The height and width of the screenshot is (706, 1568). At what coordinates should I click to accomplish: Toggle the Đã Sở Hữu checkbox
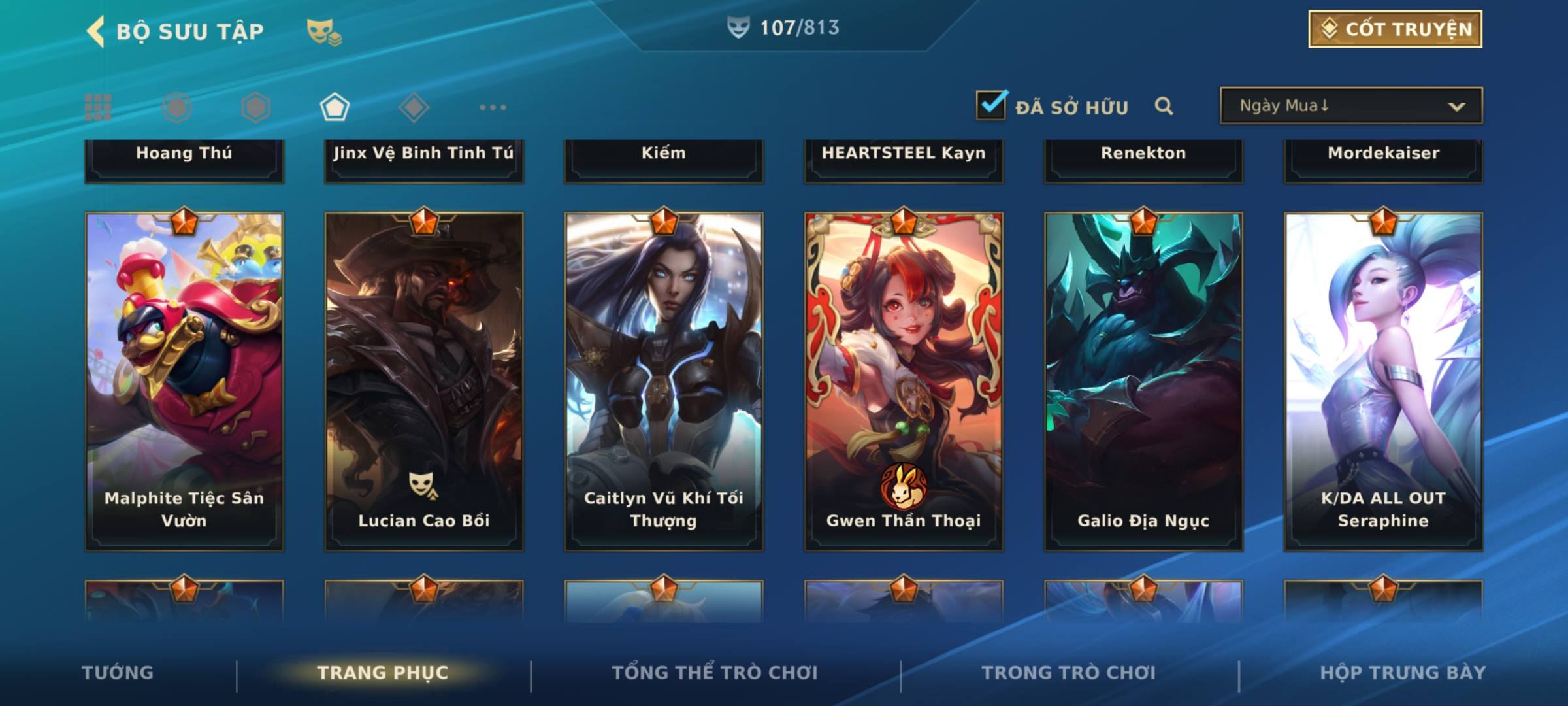tap(991, 105)
